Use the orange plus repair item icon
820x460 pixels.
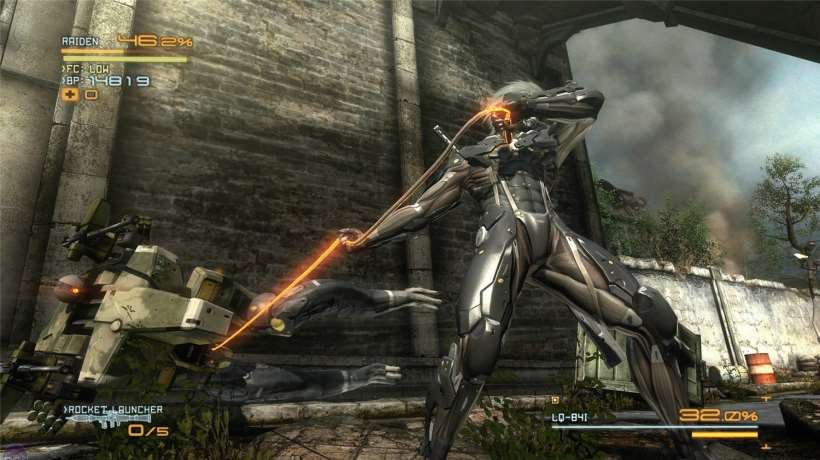tap(70, 94)
